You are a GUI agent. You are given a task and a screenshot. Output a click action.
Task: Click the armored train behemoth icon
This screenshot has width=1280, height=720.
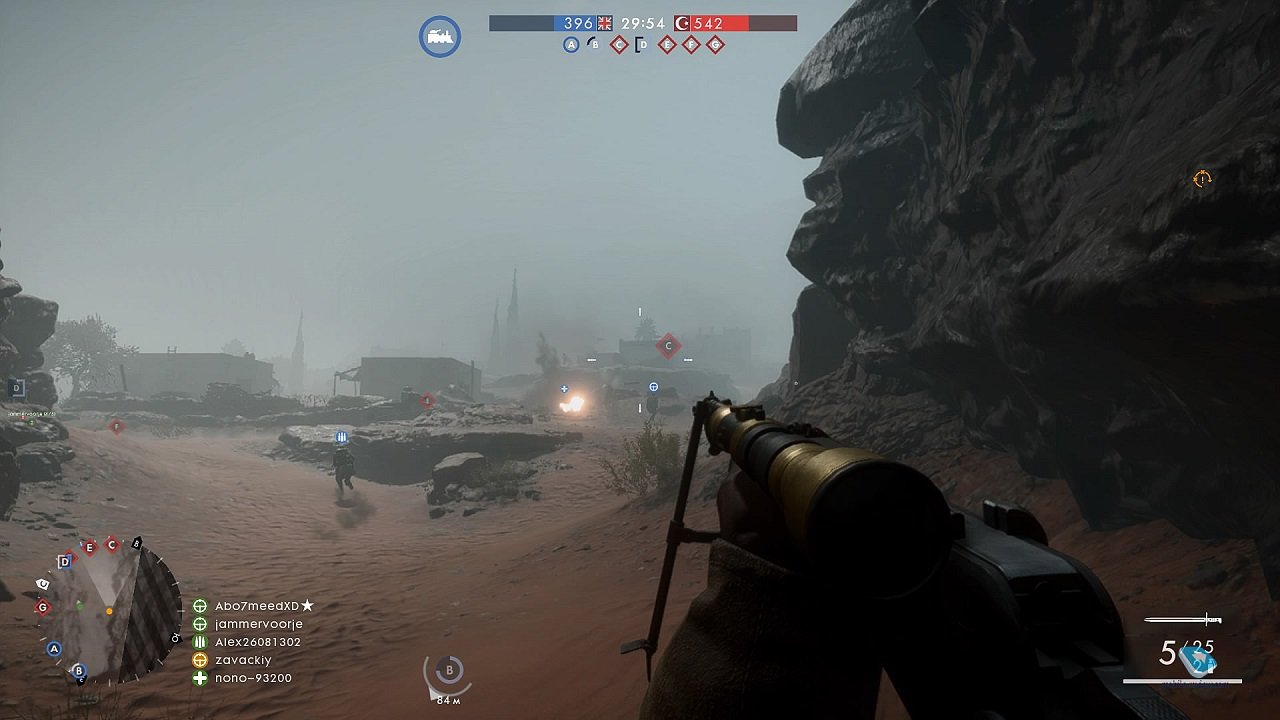[438, 35]
